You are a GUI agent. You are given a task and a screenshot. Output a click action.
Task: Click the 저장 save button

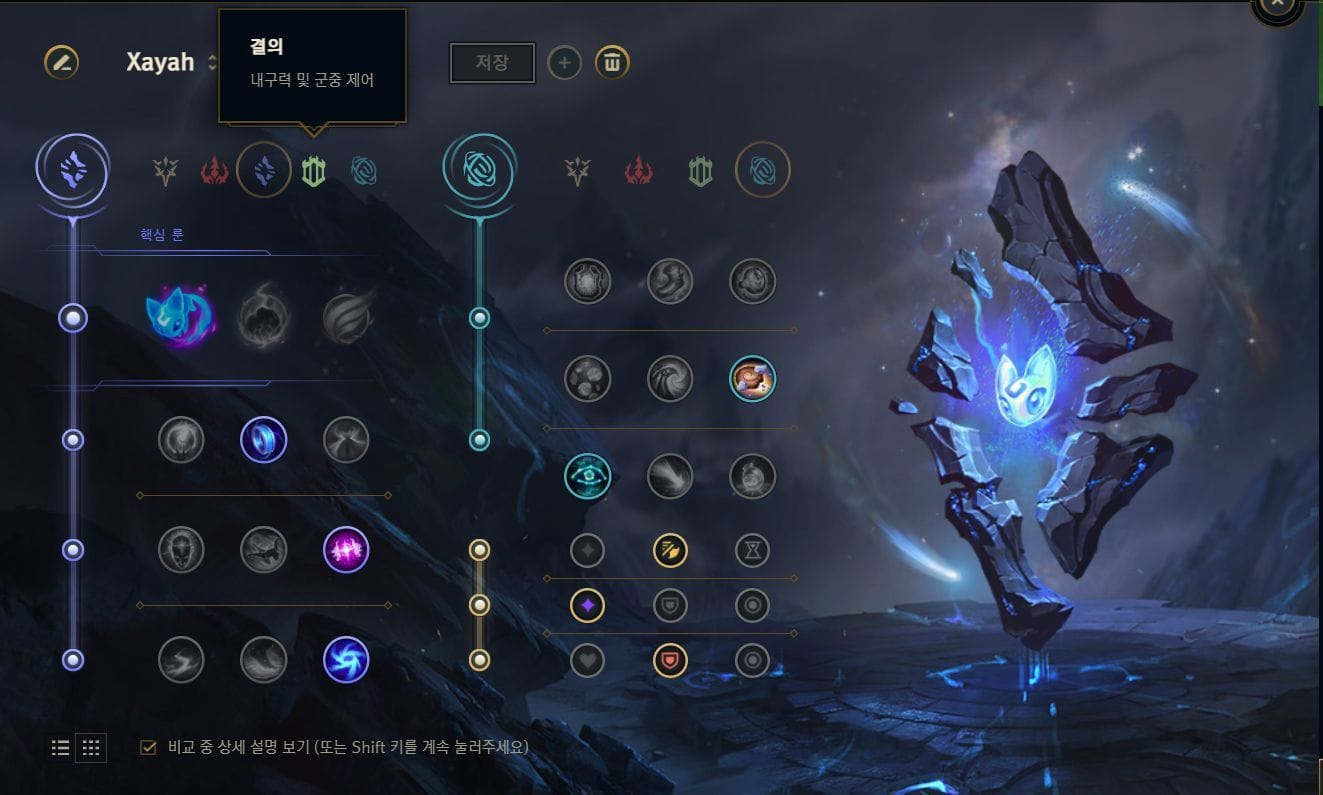492,62
